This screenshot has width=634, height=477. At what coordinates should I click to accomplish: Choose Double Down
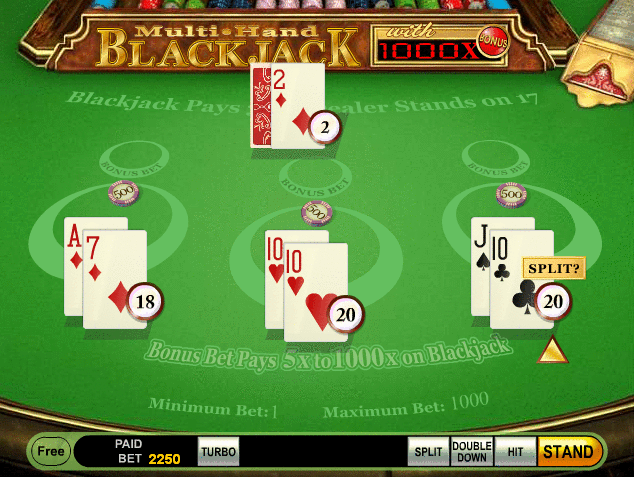pyautogui.click(x=472, y=451)
